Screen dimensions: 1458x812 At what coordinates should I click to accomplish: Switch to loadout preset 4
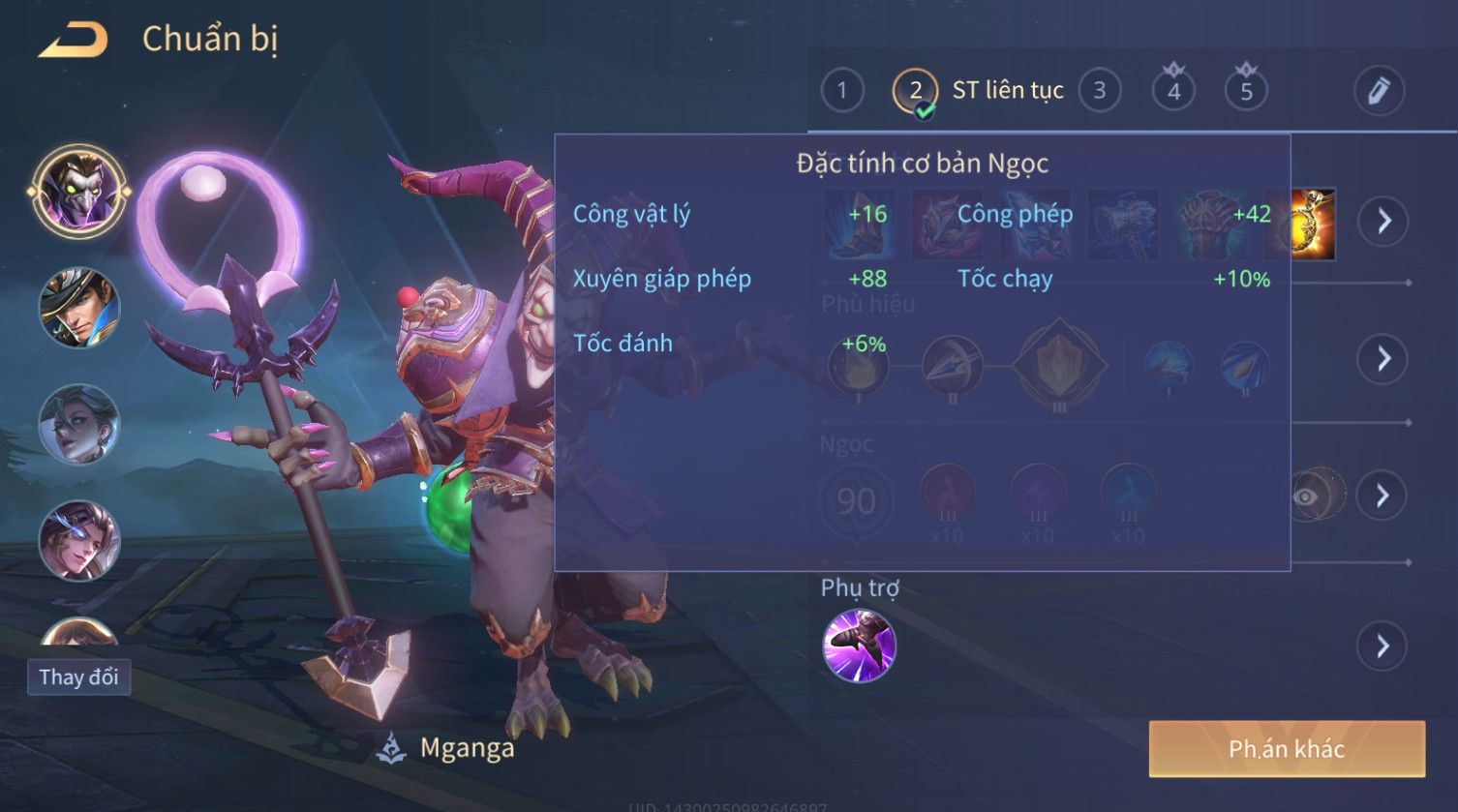coord(1173,91)
